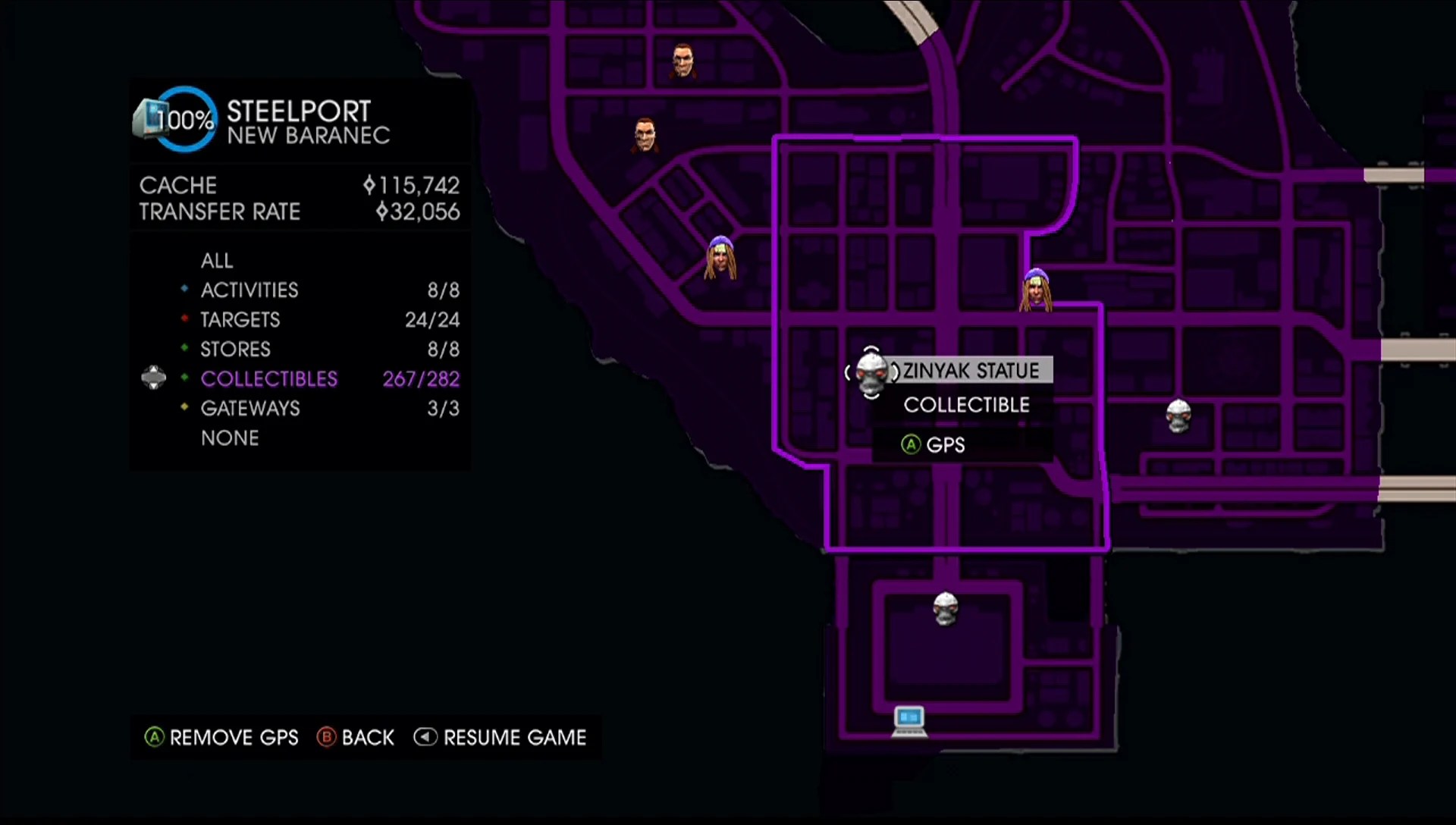Select the ALL filter in the legend
The image size is (1456, 825).
(x=217, y=260)
